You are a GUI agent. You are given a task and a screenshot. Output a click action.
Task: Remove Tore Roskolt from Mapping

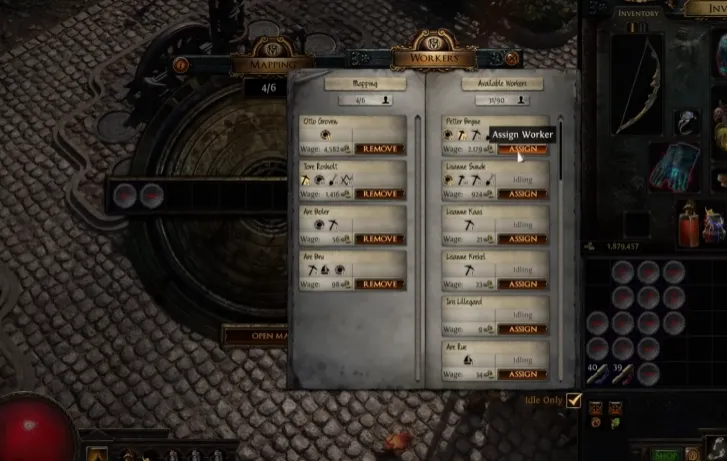tap(379, 194)
